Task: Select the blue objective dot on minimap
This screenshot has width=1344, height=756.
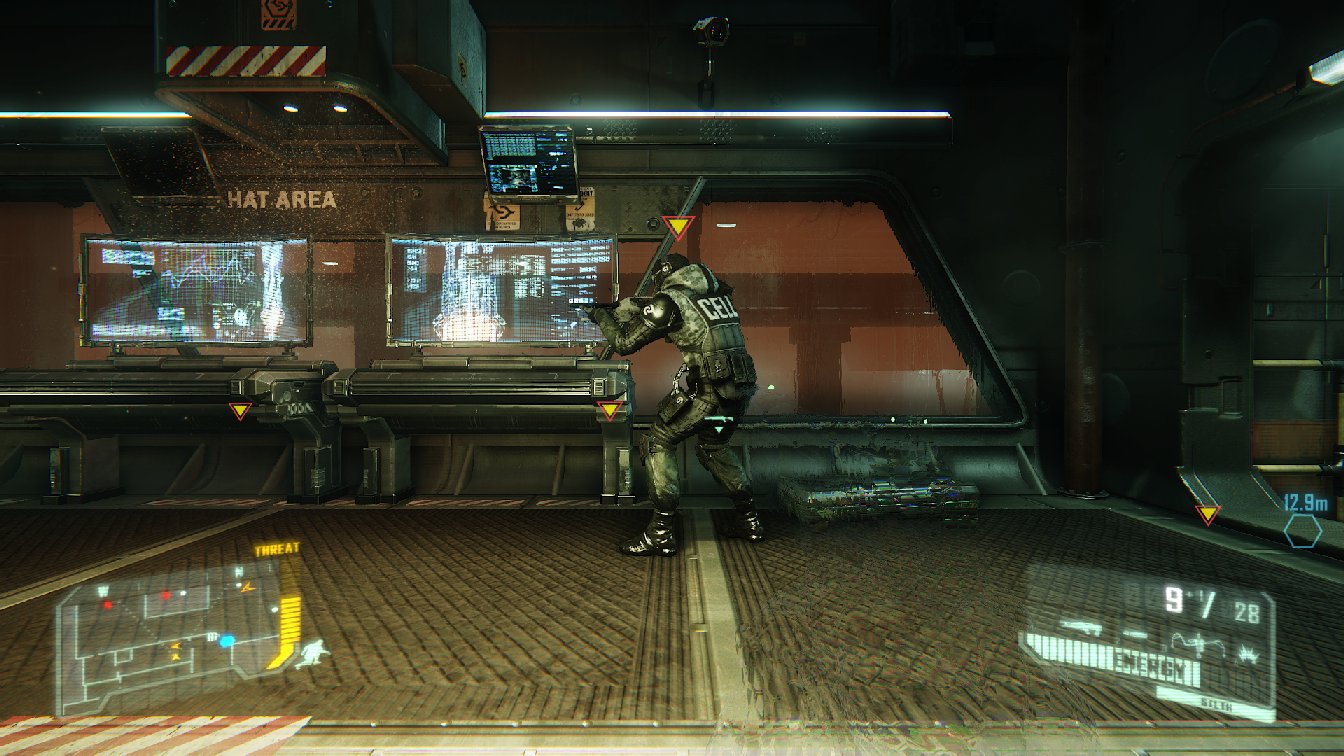Action: [x=227, y=640]
